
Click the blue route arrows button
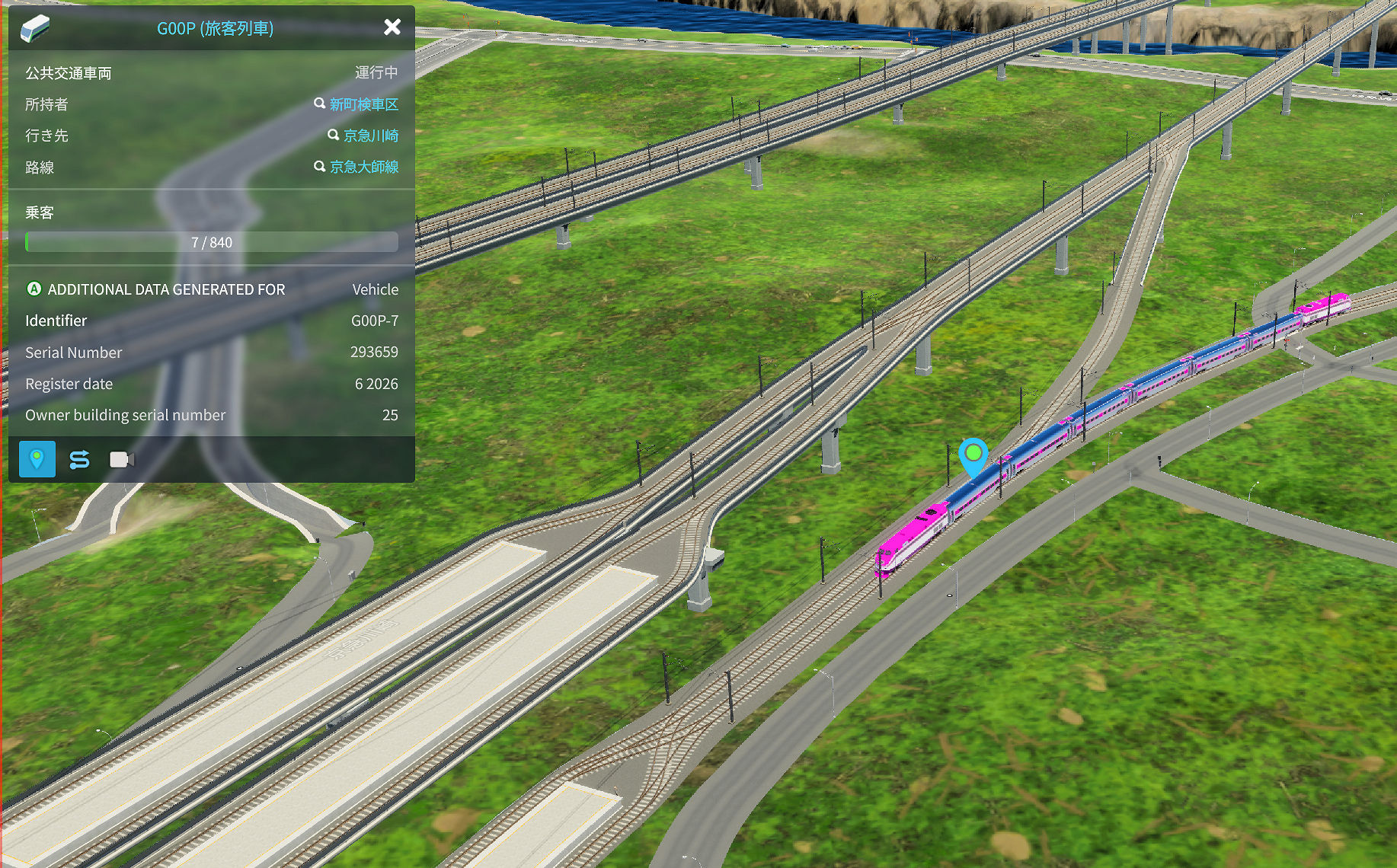pos(79,459)
